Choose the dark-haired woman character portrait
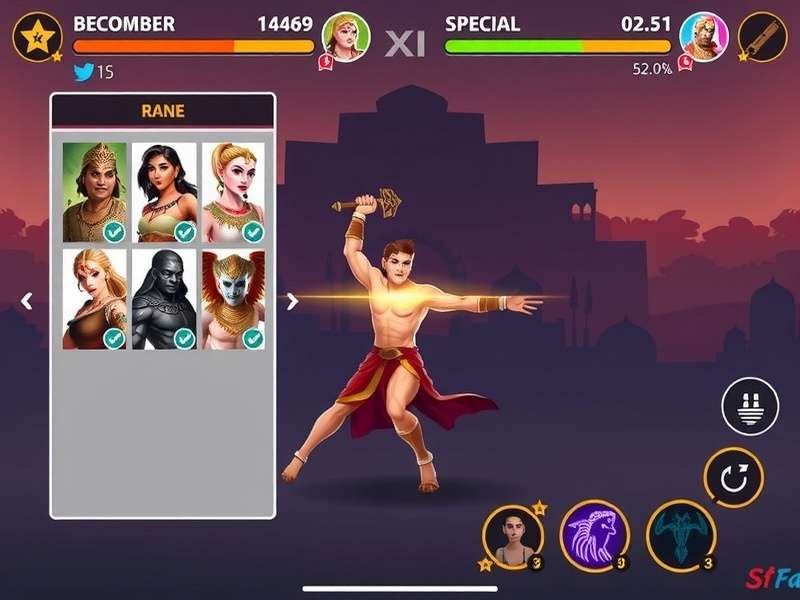Screen dimensions: 800x600 [x=165, y=192]
